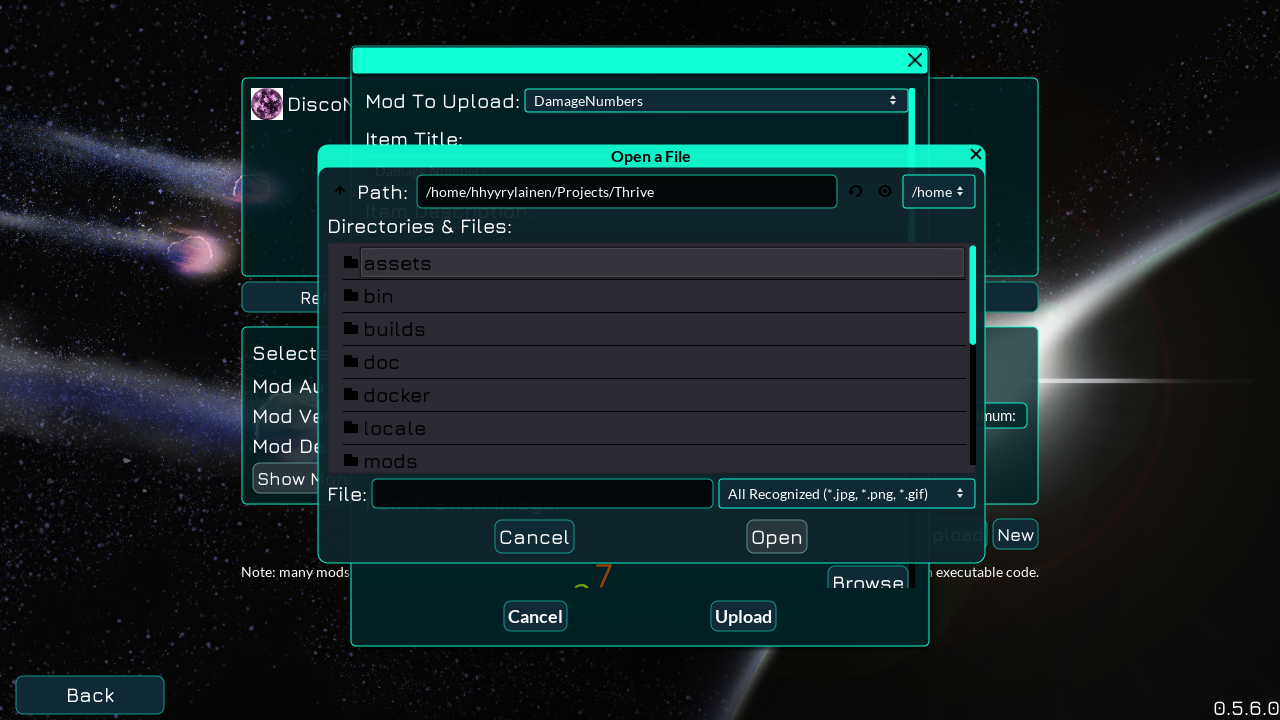The image size is (1280, 720).
Task: Click the folder icon beside "assets"
Action: (x=350, y=262)
